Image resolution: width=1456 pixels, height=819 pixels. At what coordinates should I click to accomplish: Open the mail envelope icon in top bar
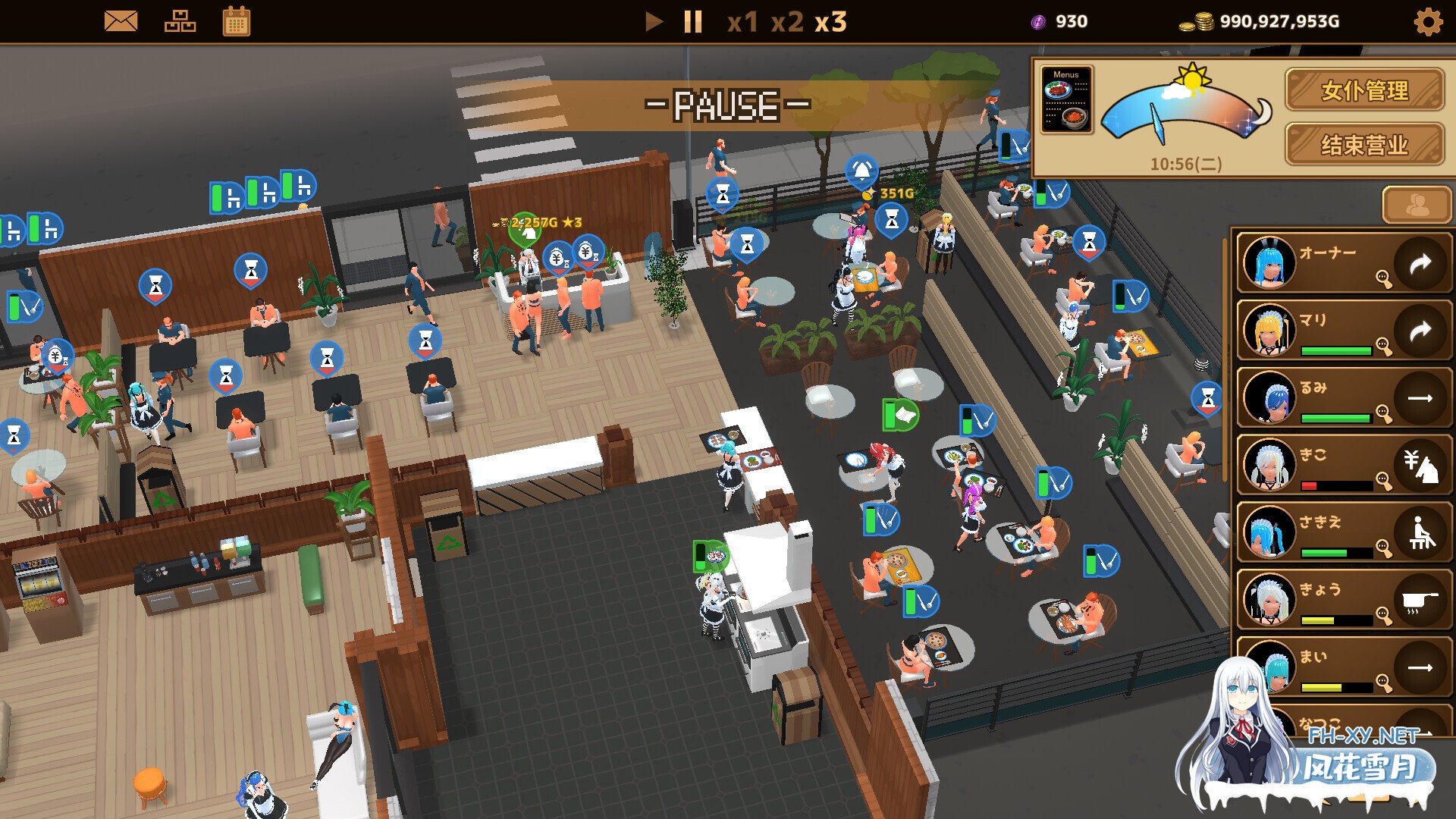coord(121,22)
